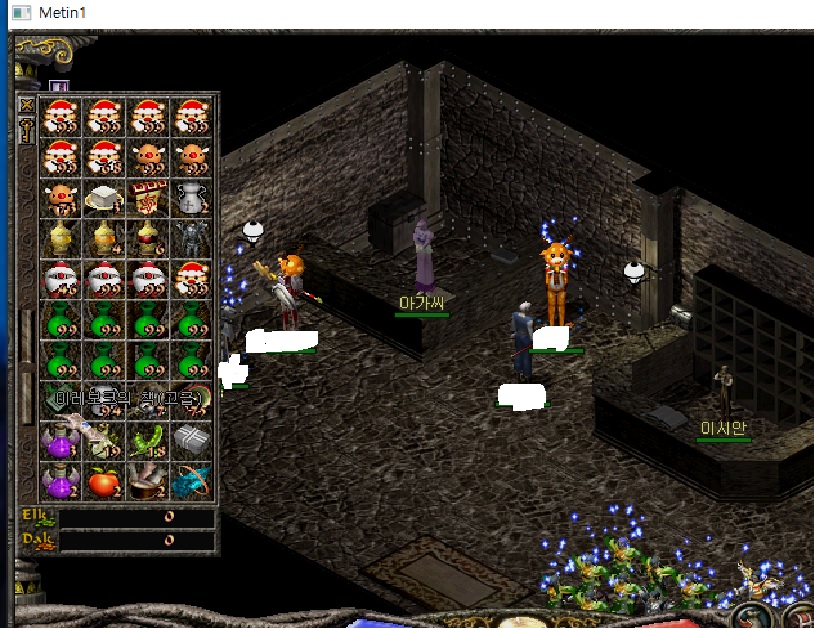Select the silver urn item
This screenshot has width=814, height=628.
coord(192,198)
